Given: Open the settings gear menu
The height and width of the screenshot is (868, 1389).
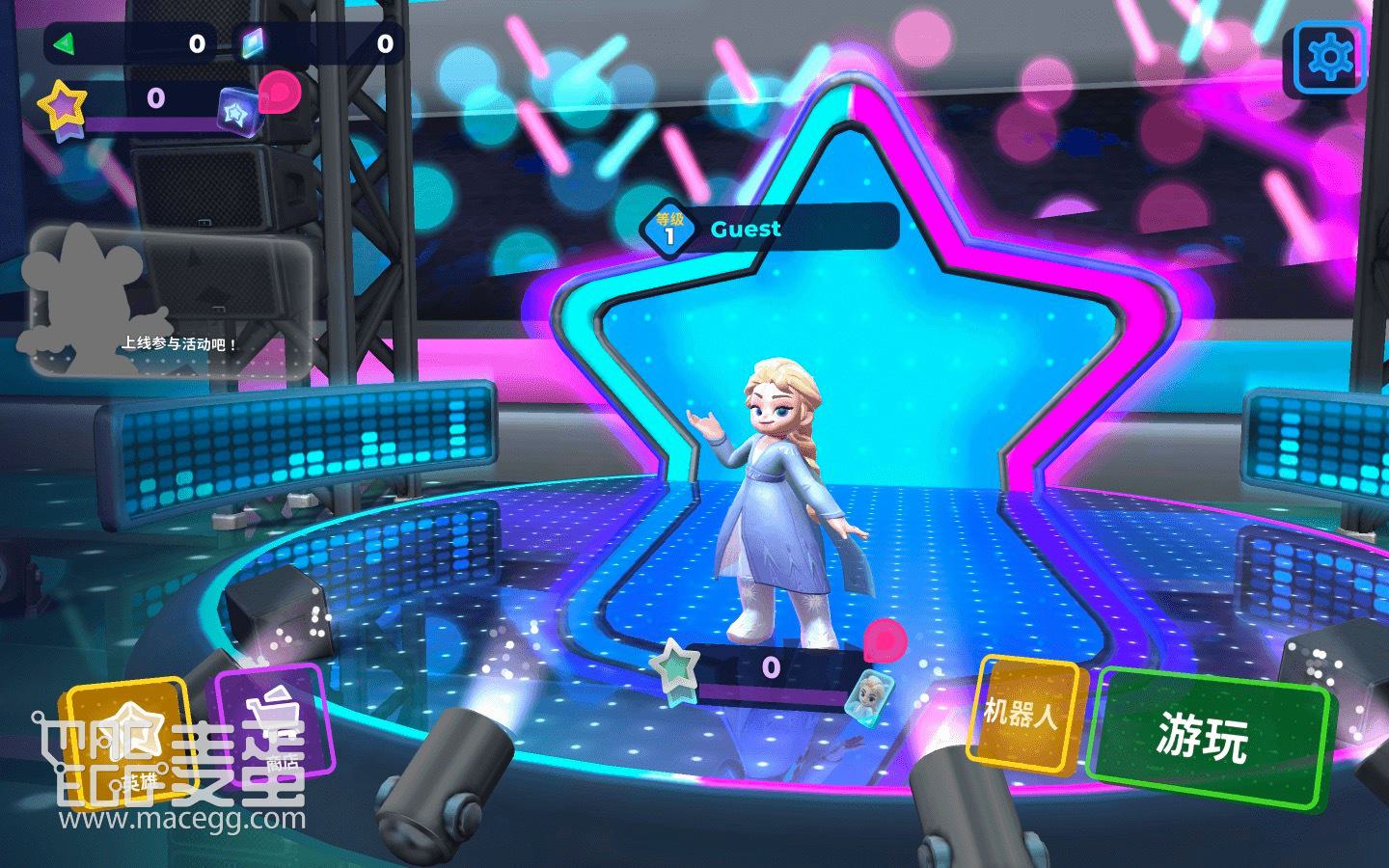Looking at the screenshot, I should click(x=1329, y=58).
